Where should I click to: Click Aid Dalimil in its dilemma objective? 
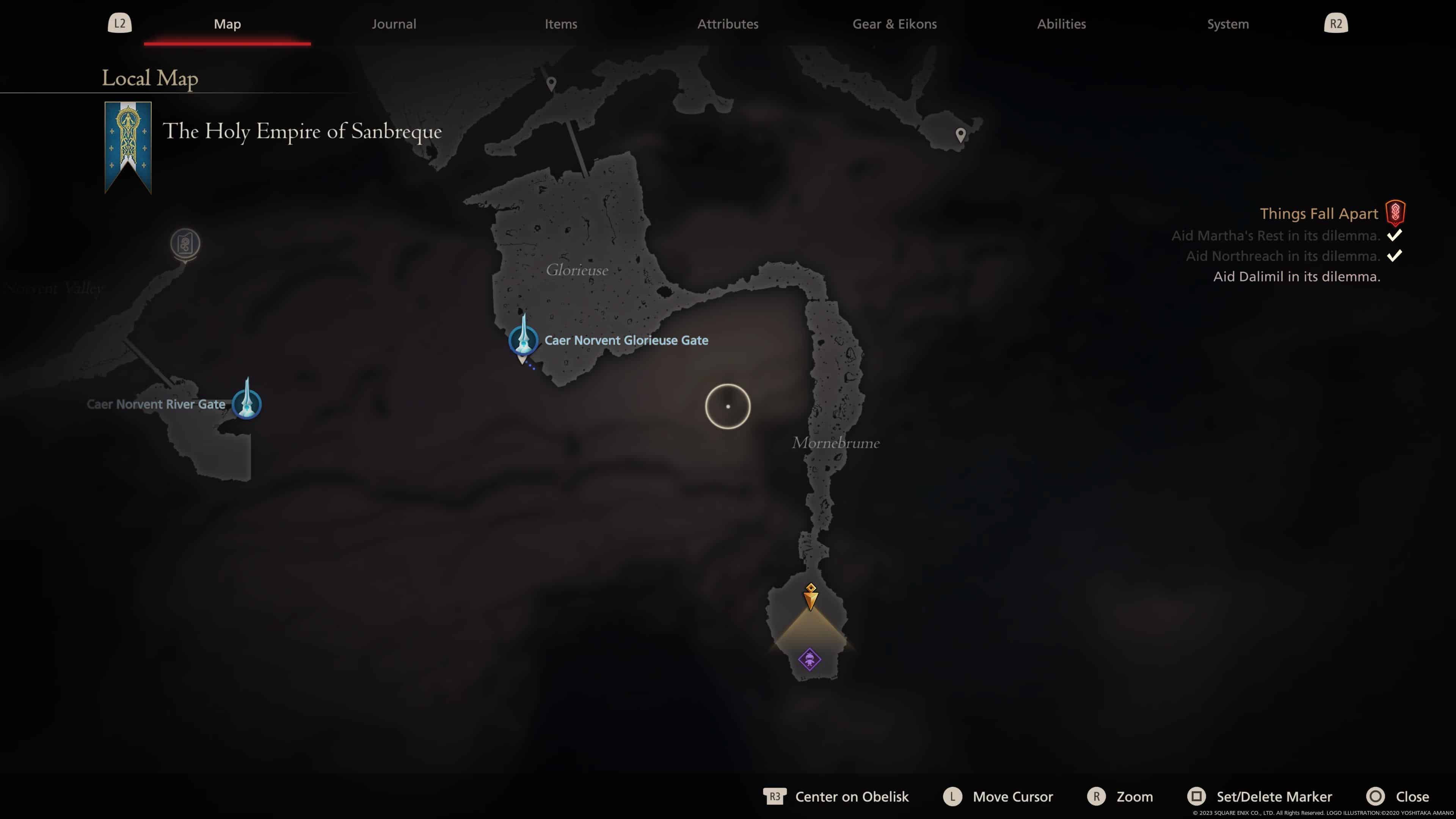[x=1296, y=277]
